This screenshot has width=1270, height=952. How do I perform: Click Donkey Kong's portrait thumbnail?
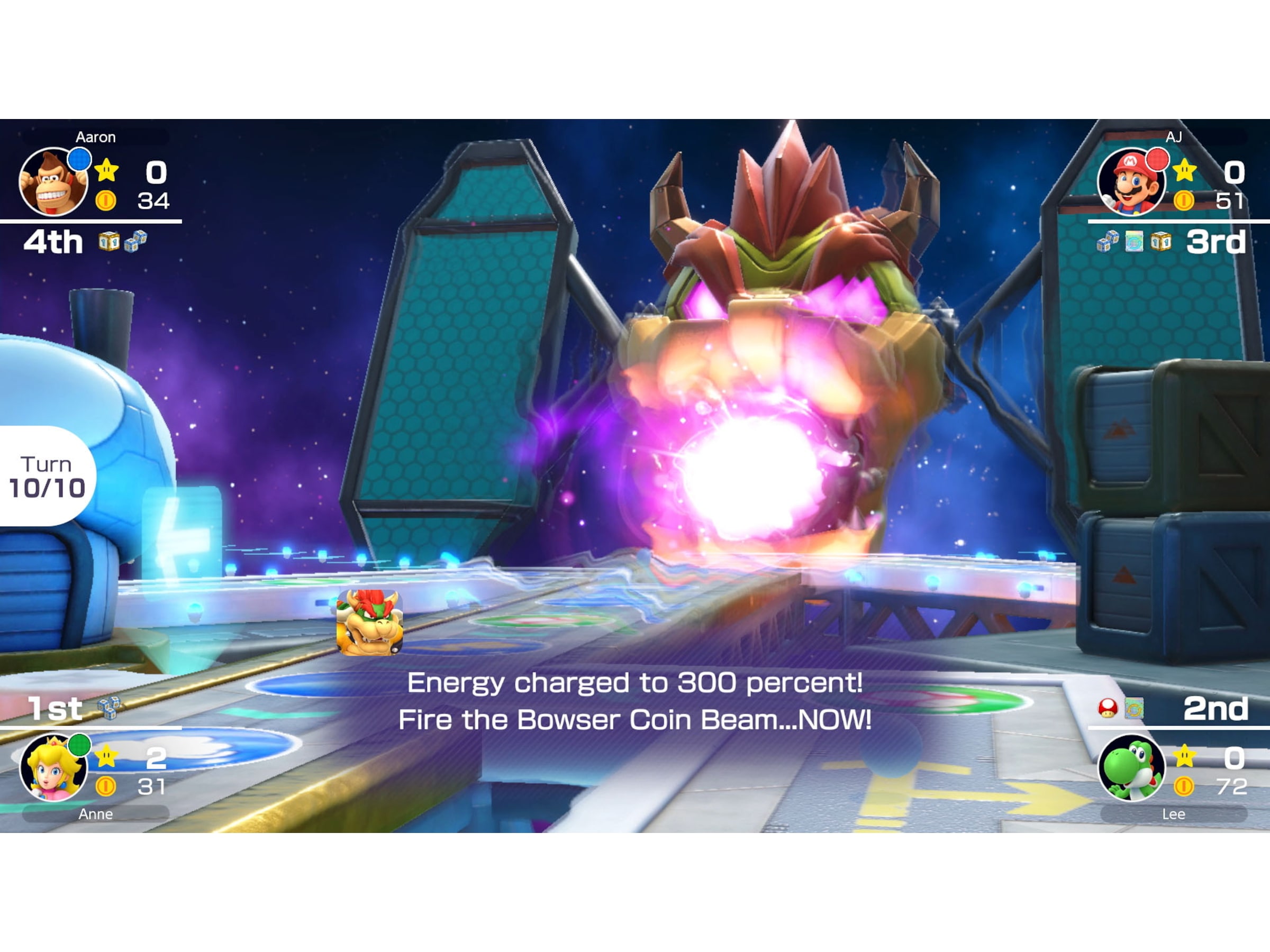pyautogui.click(x=52, y=182)
